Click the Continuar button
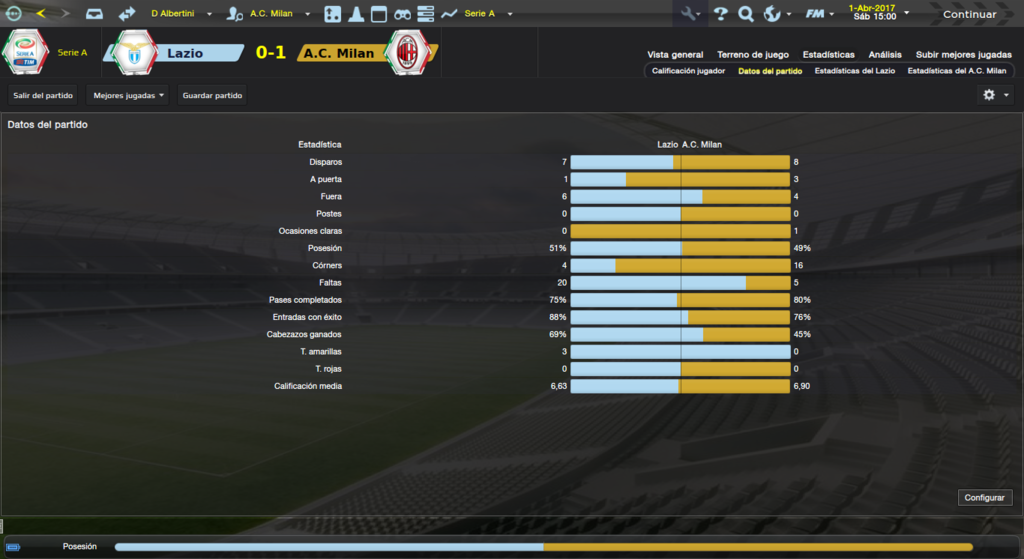1024x559 pixels. [x=969, y=14]
